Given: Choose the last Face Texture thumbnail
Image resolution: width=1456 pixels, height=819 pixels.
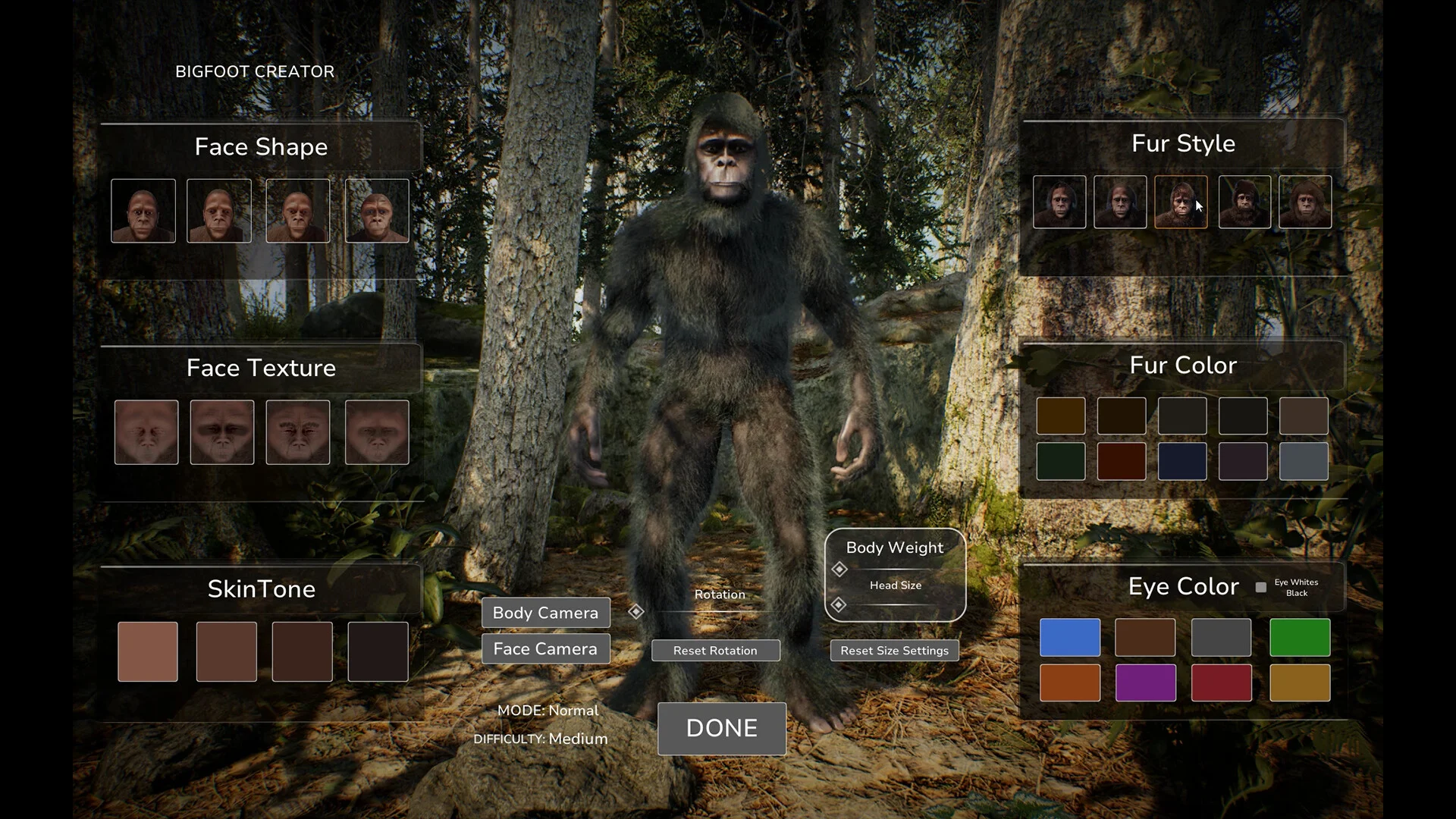Looking at the screenshot, I should (x=377, y=432).
